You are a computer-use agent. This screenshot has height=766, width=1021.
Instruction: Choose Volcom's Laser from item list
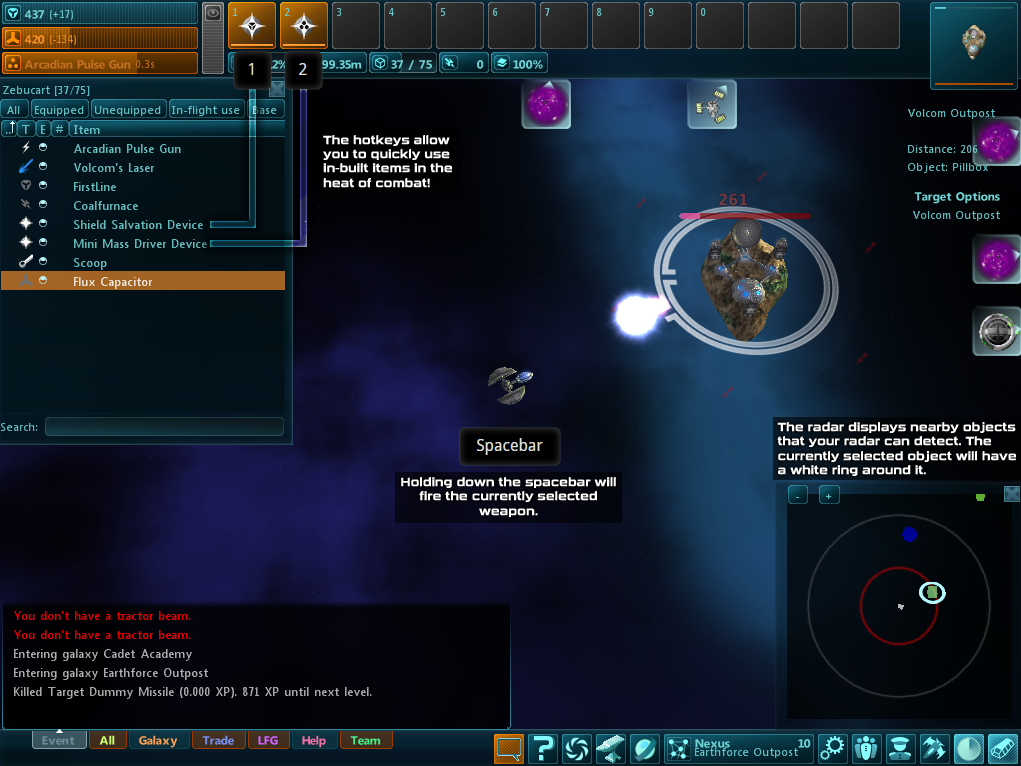click(x=114, y=168)
